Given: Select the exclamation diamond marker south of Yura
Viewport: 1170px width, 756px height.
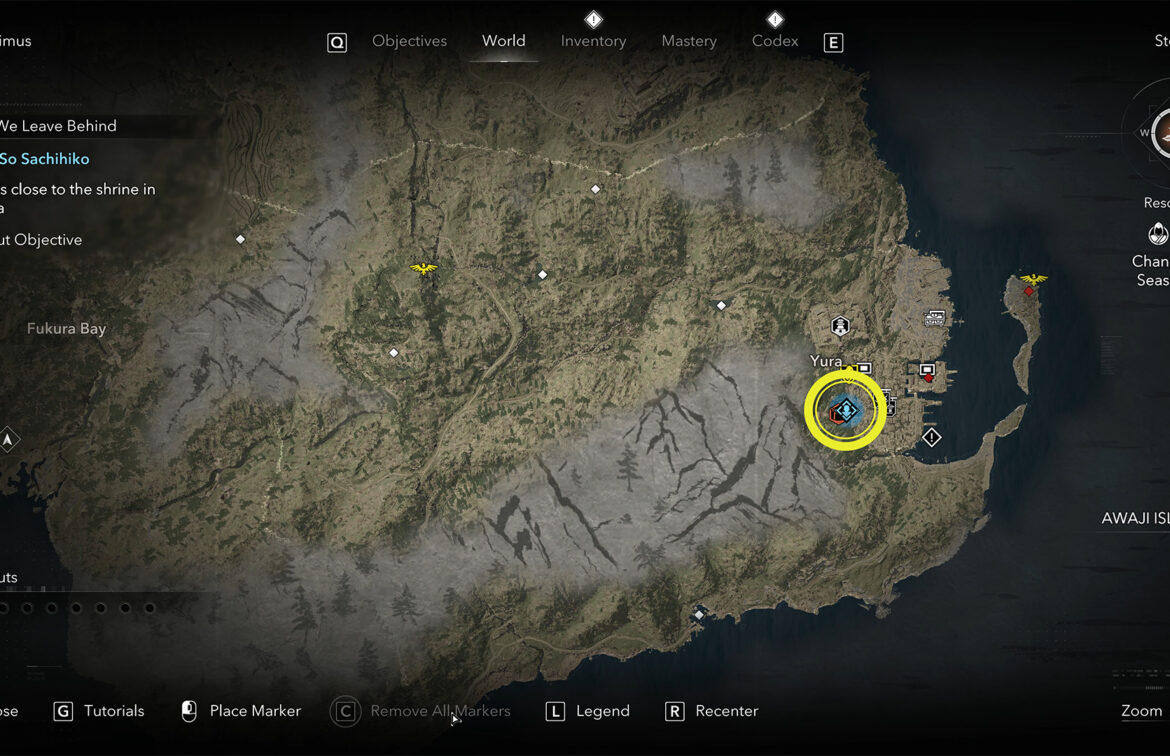Looking at the screenshot, I should (932, 438).
